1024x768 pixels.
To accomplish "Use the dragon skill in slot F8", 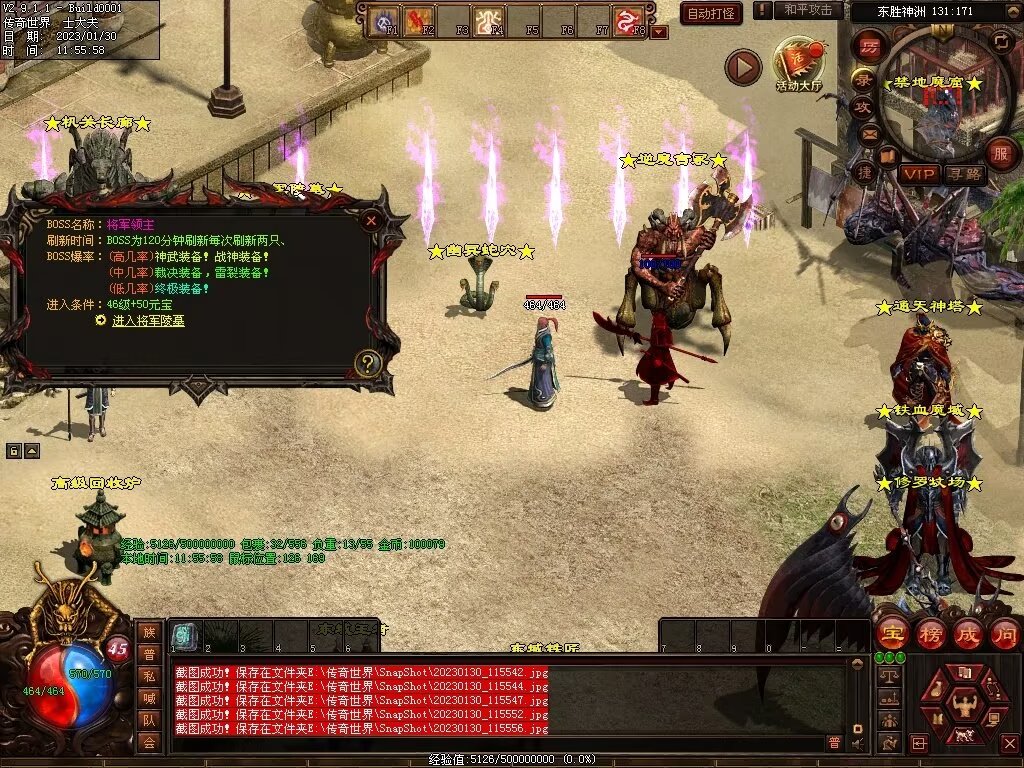I will point(628,21).
